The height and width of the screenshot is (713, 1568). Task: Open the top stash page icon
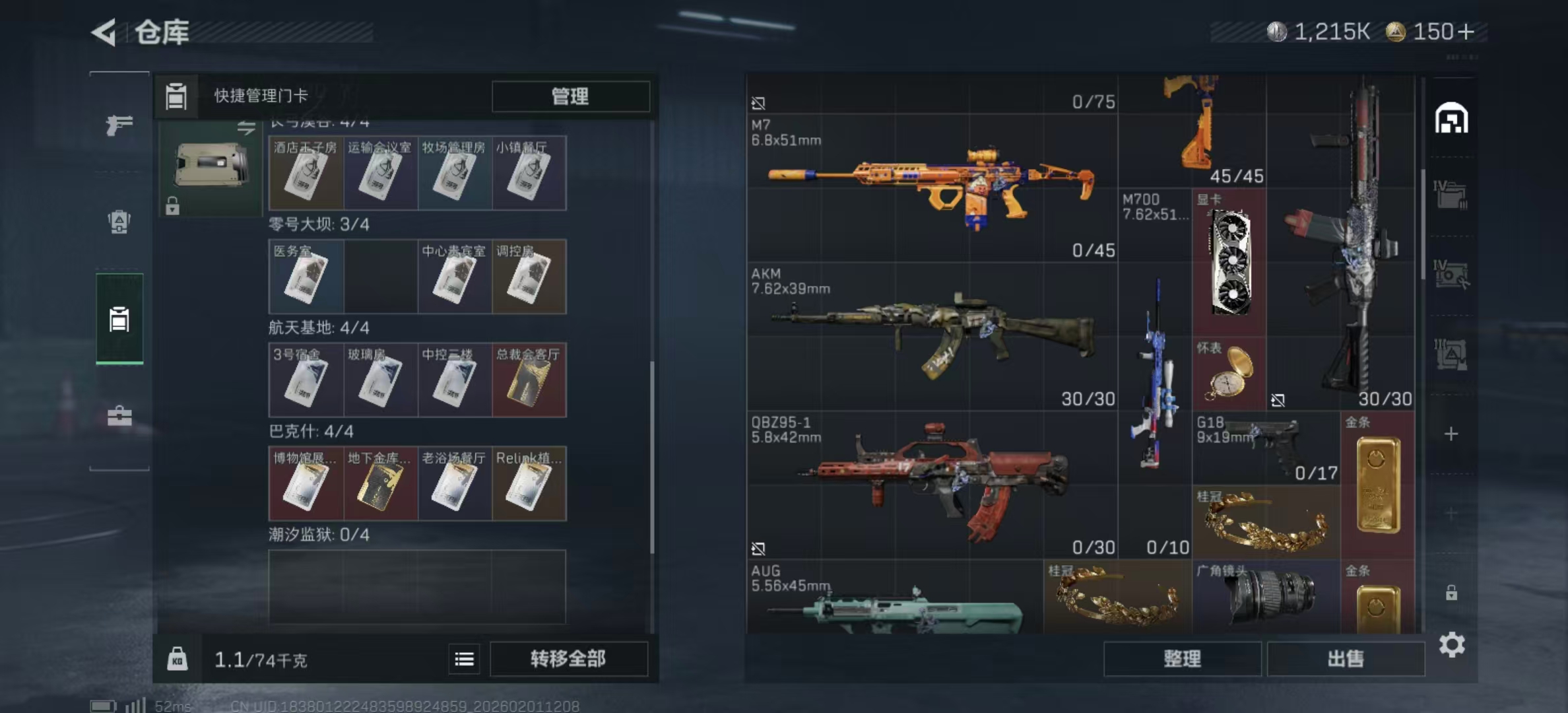pyautogui.click(x=1451, y=119)
